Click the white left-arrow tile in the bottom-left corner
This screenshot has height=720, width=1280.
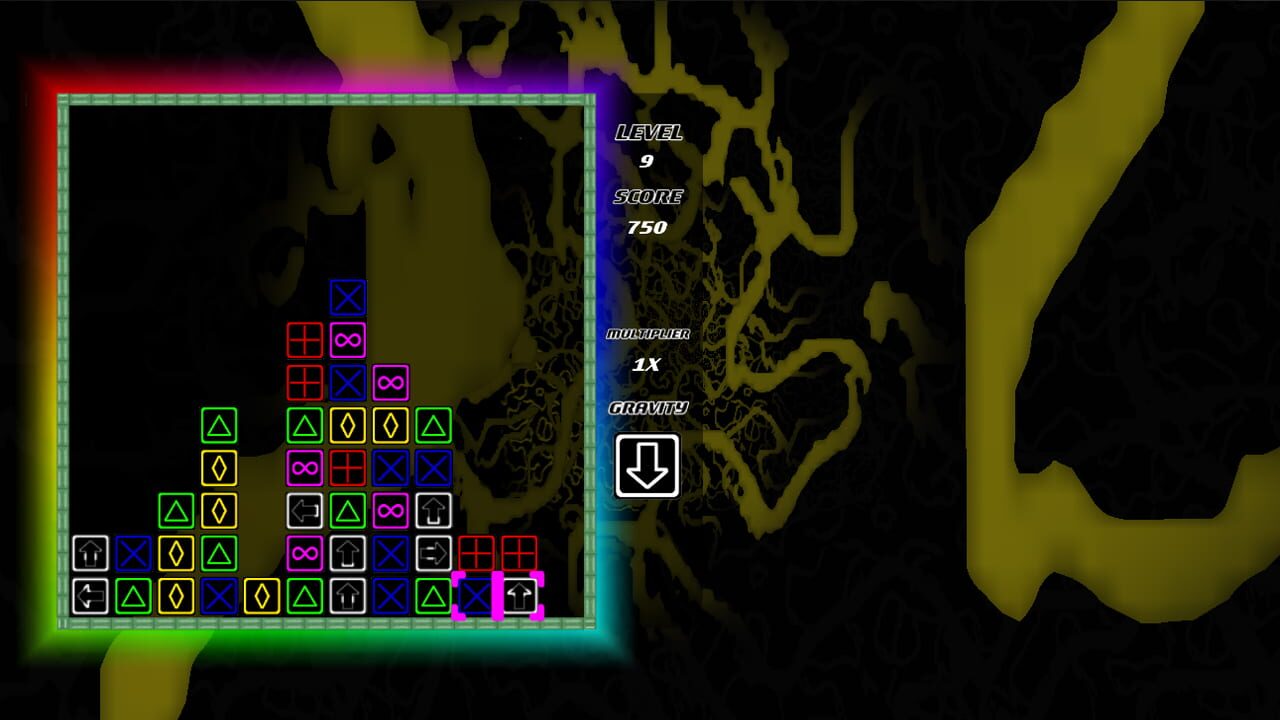(x=91, y=598)
